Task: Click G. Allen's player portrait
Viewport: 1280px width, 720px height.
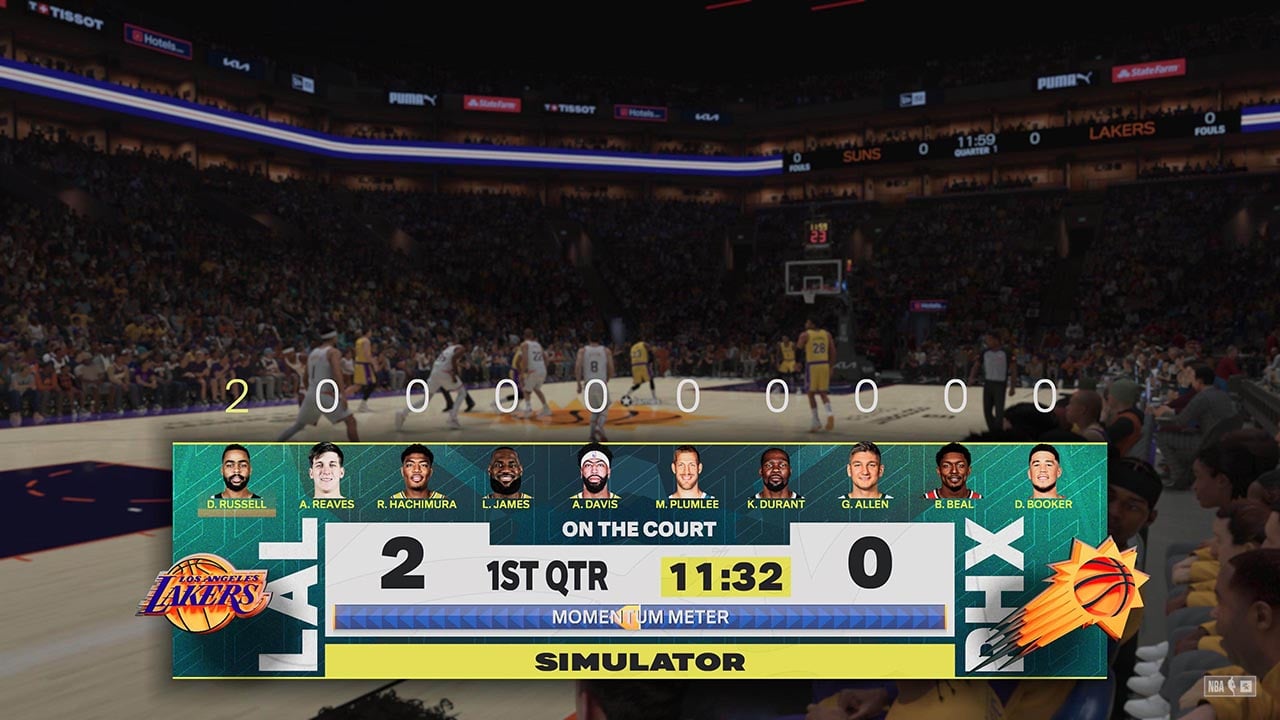Action: click(864, 472)
